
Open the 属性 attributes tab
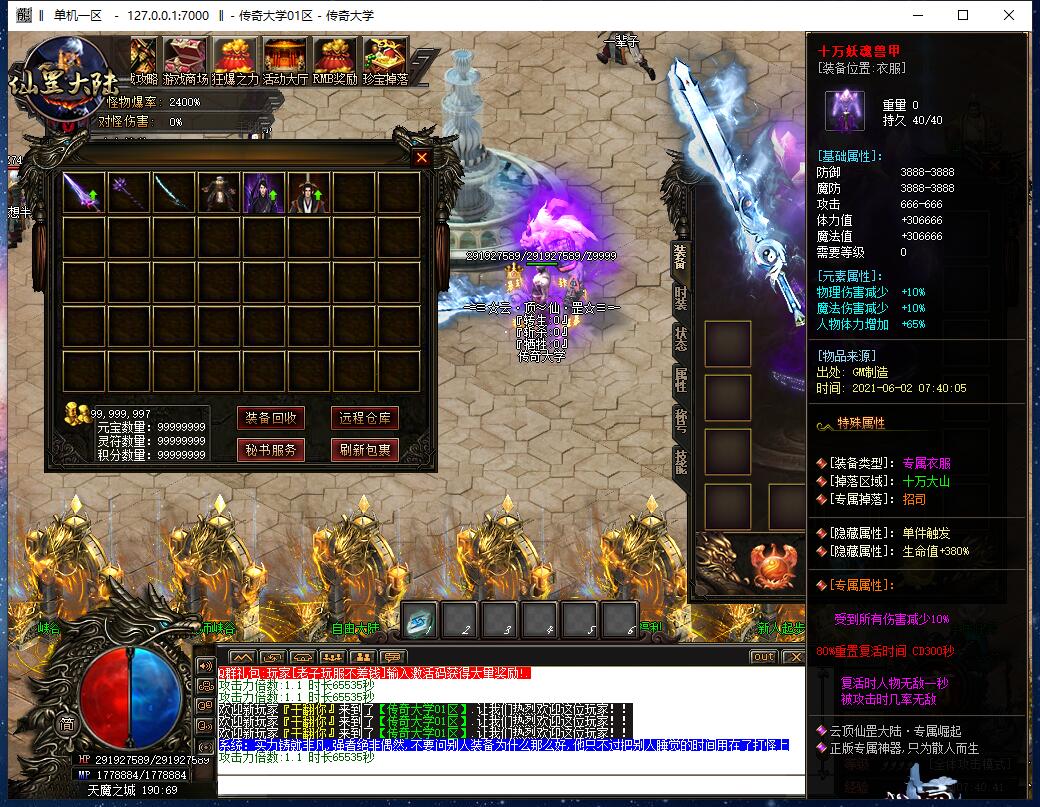tap(681, 379)
